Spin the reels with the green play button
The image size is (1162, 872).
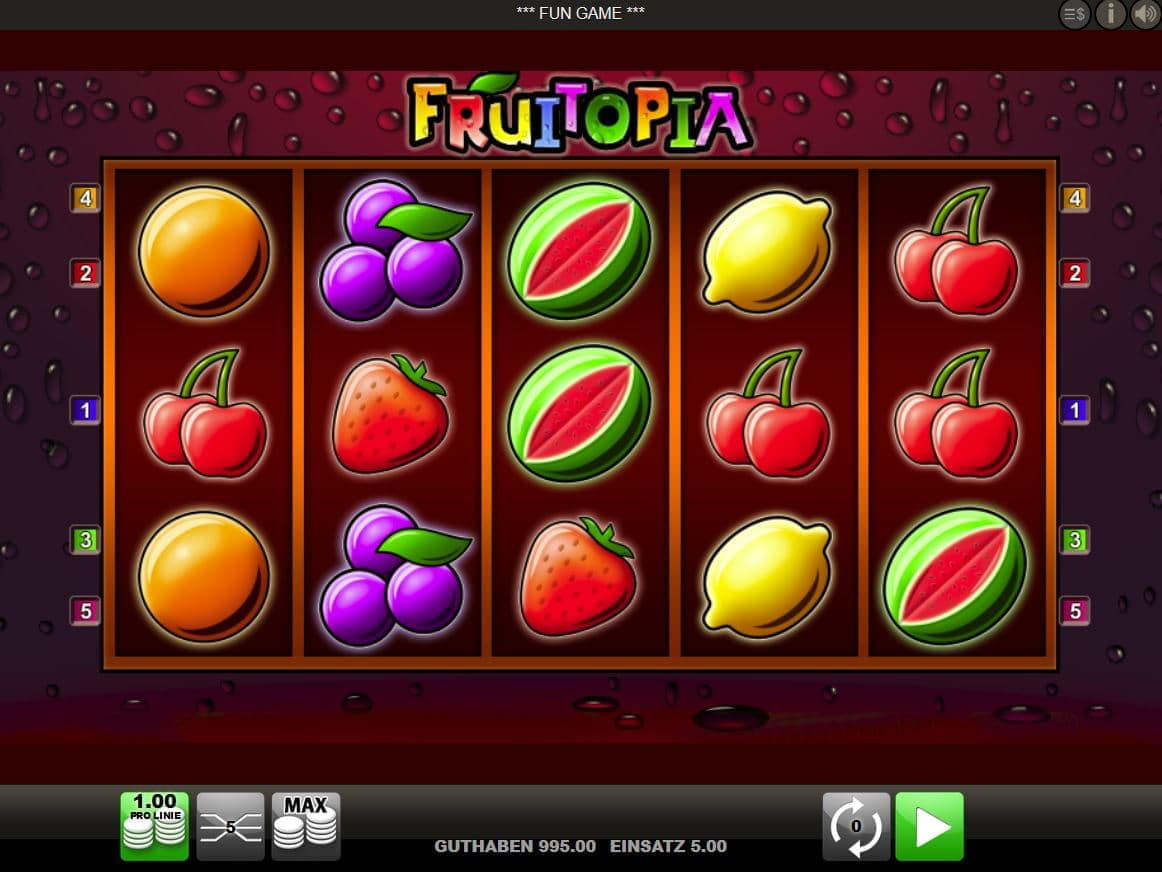coord(929,826)
